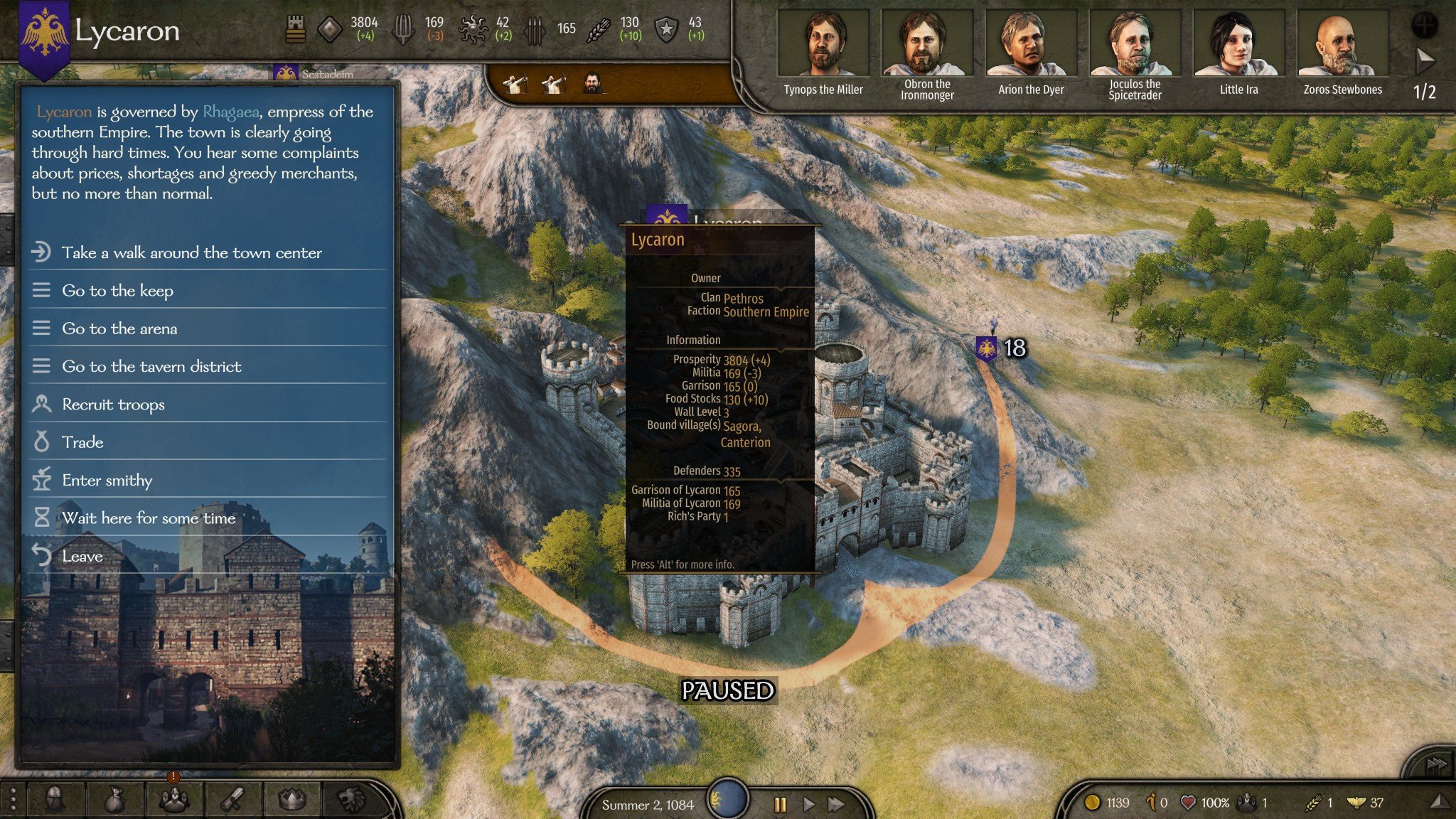Visit the tavern district
The height and width of the screenshot is (819, 1456).
pyautogui.click(x=151, y=366)
